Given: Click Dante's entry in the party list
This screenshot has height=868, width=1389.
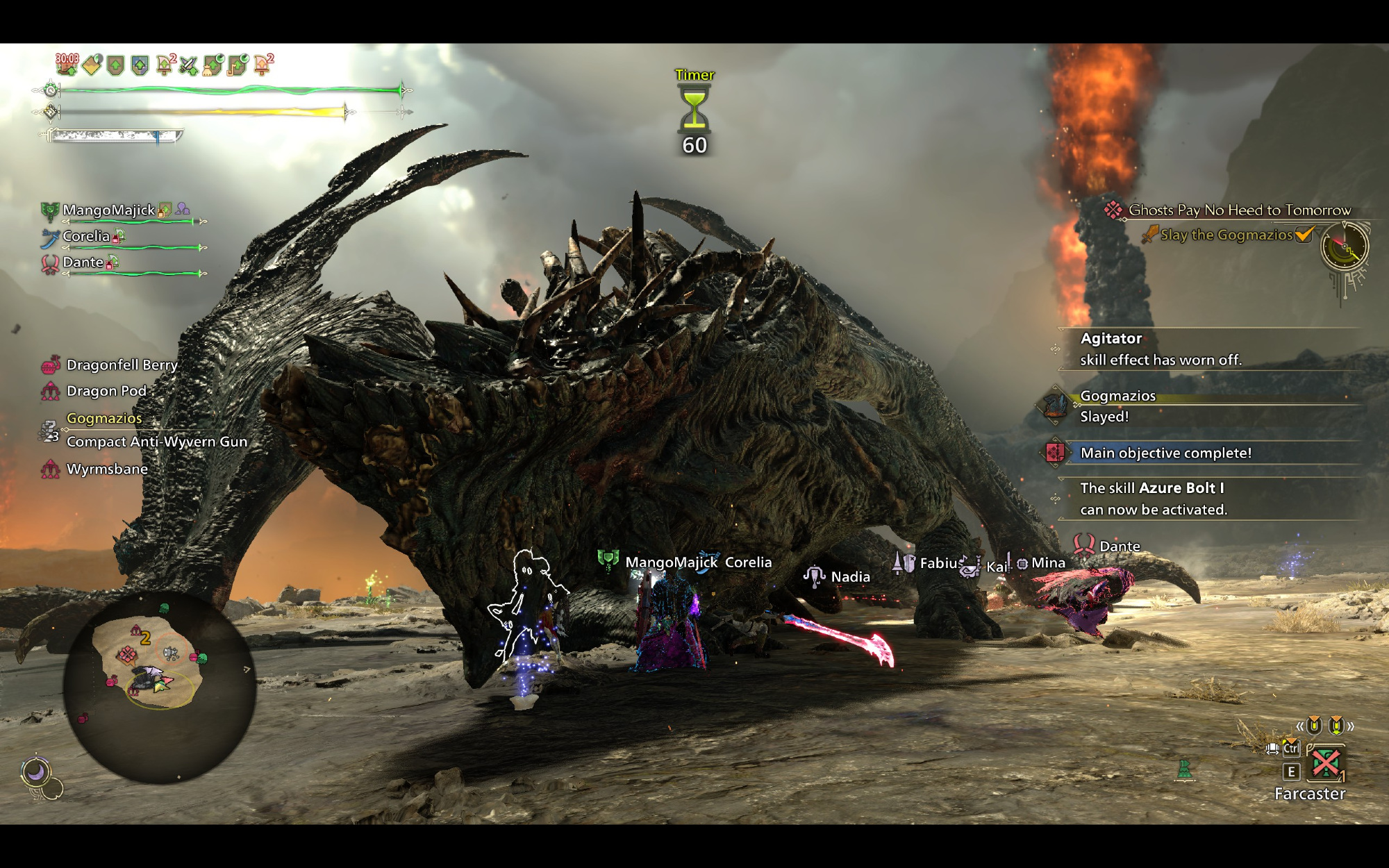Looking at the screenshot, I should (83, 262).
